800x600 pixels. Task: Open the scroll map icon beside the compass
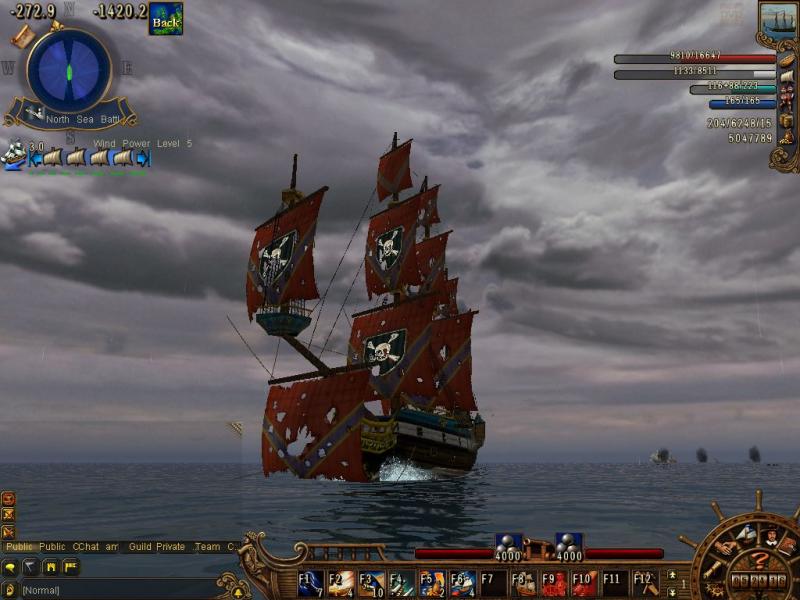click(x=23, y=37)
